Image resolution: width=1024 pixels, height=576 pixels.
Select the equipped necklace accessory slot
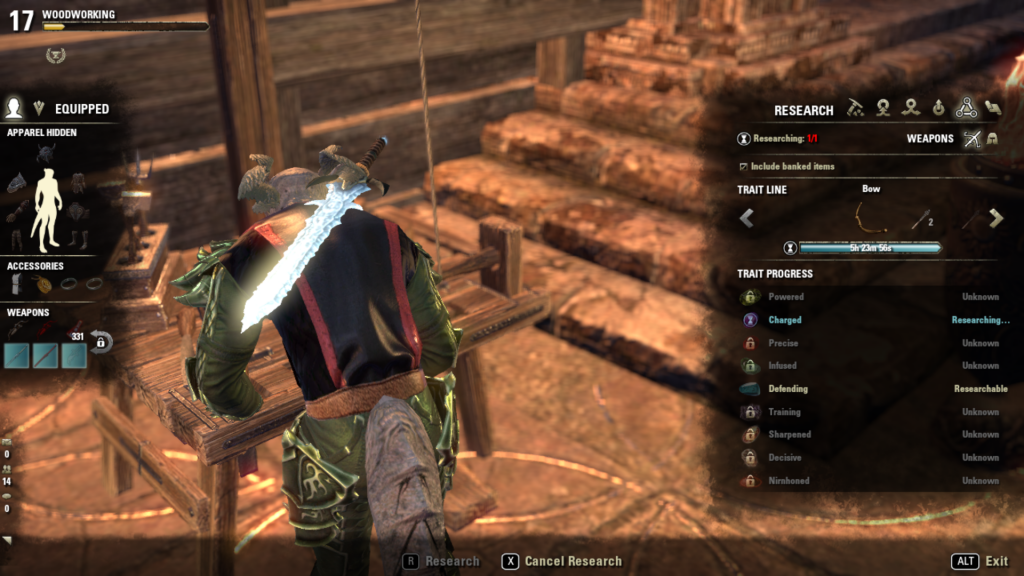coord(45,284)
